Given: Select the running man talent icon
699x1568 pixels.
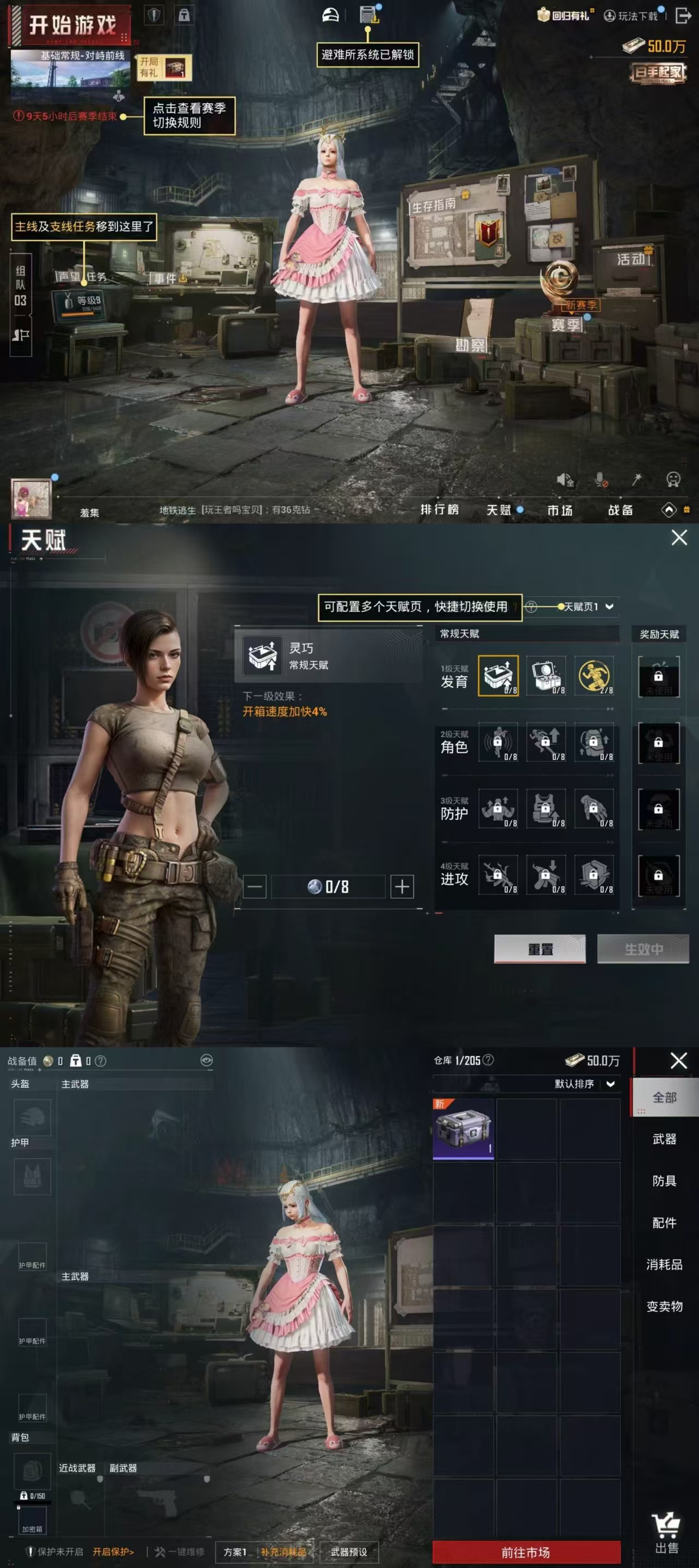Looking at the screenshot, I should tap(594, 676).
